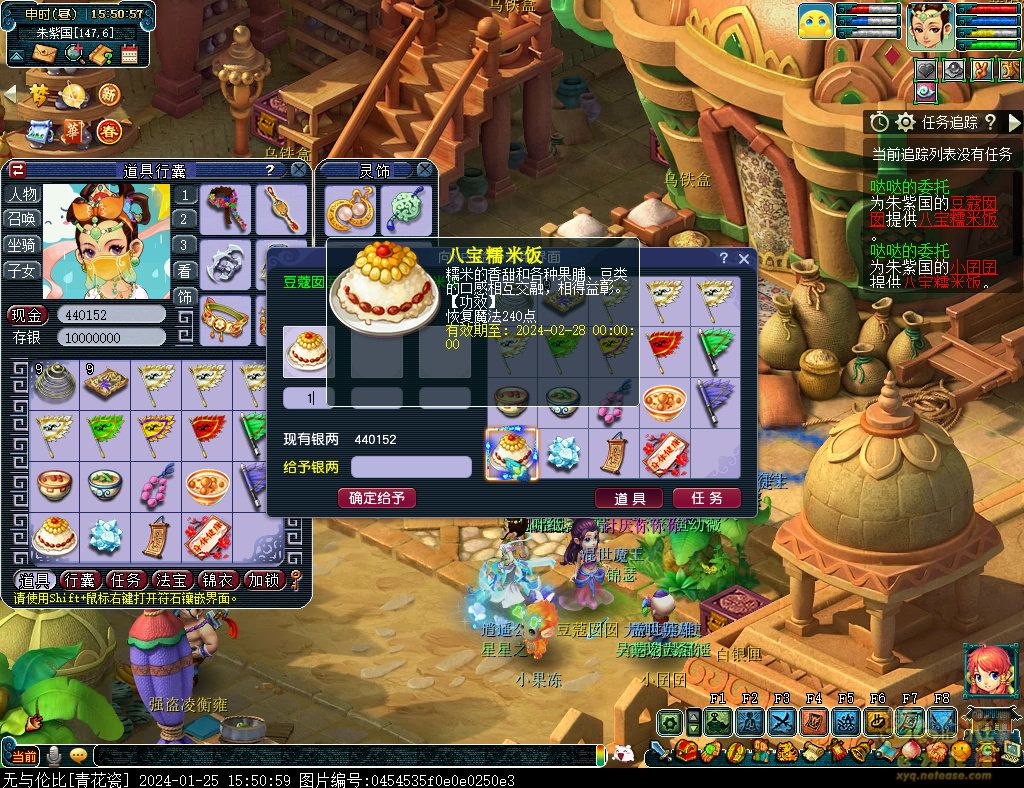The height and width of the screenshot is (788, 1024).
Task: Open the treasure chest icon in bottom toolbar
Action: point(686,750)
